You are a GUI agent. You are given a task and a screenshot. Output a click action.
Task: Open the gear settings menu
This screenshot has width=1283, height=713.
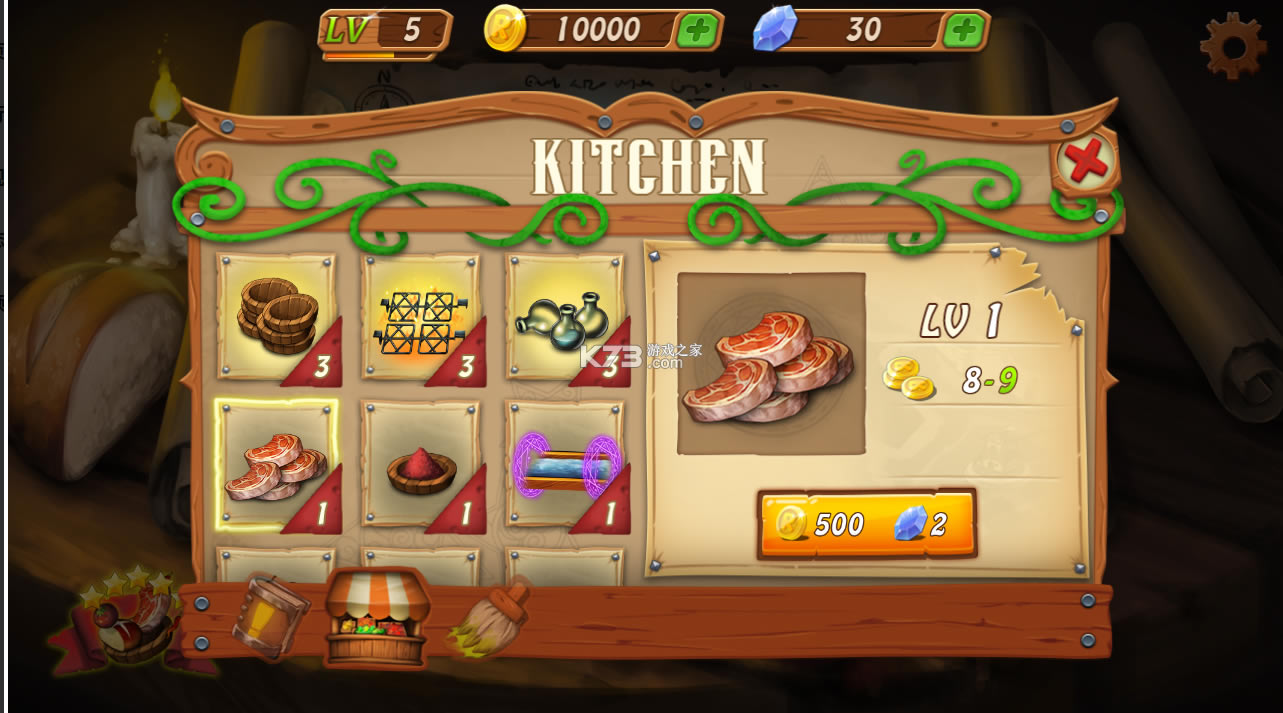click(1233, 44)
